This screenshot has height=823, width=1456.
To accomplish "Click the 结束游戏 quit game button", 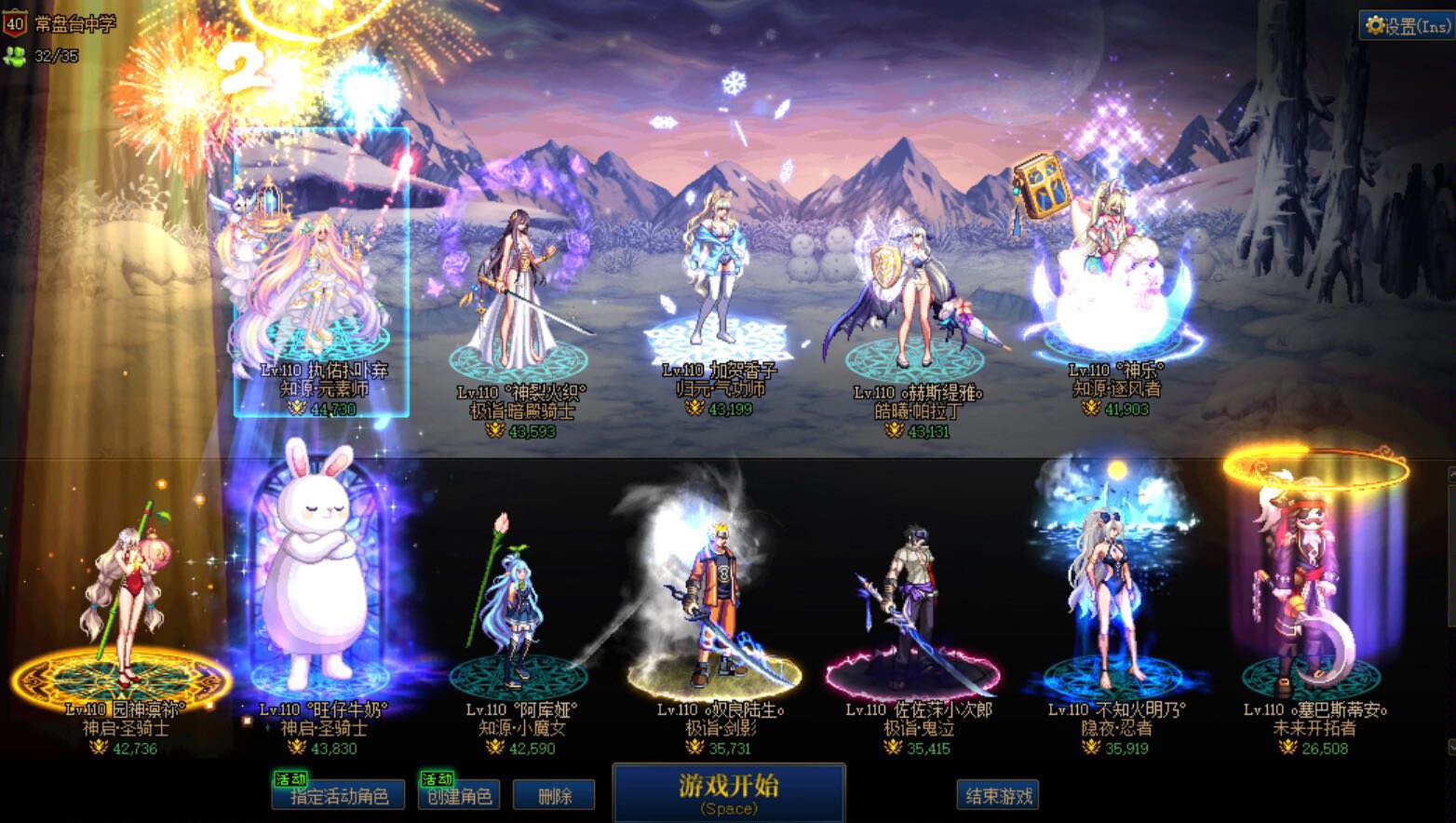I will [x=998, y=796].
